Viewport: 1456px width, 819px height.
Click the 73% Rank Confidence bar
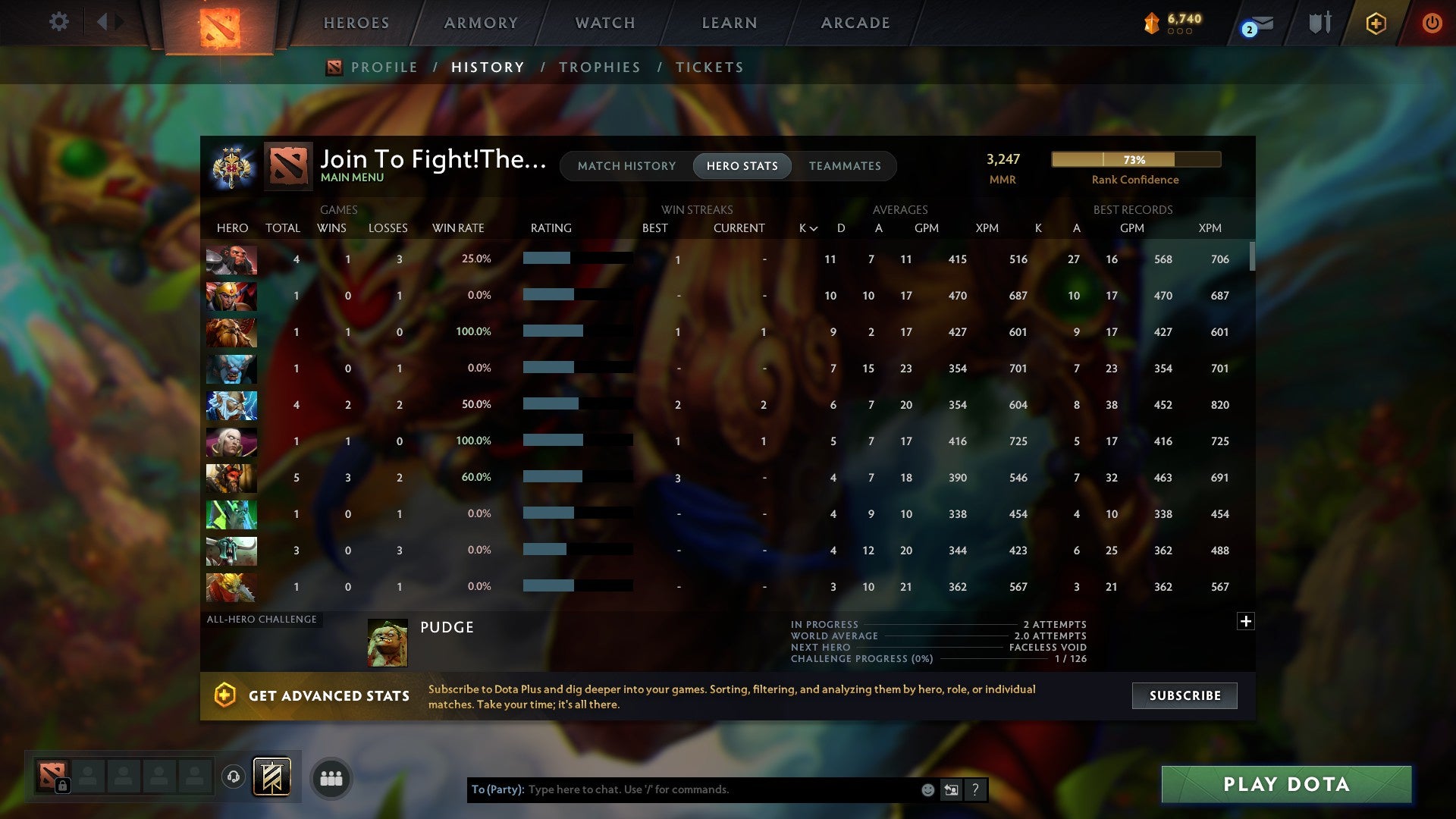[x=1134, y=159]
